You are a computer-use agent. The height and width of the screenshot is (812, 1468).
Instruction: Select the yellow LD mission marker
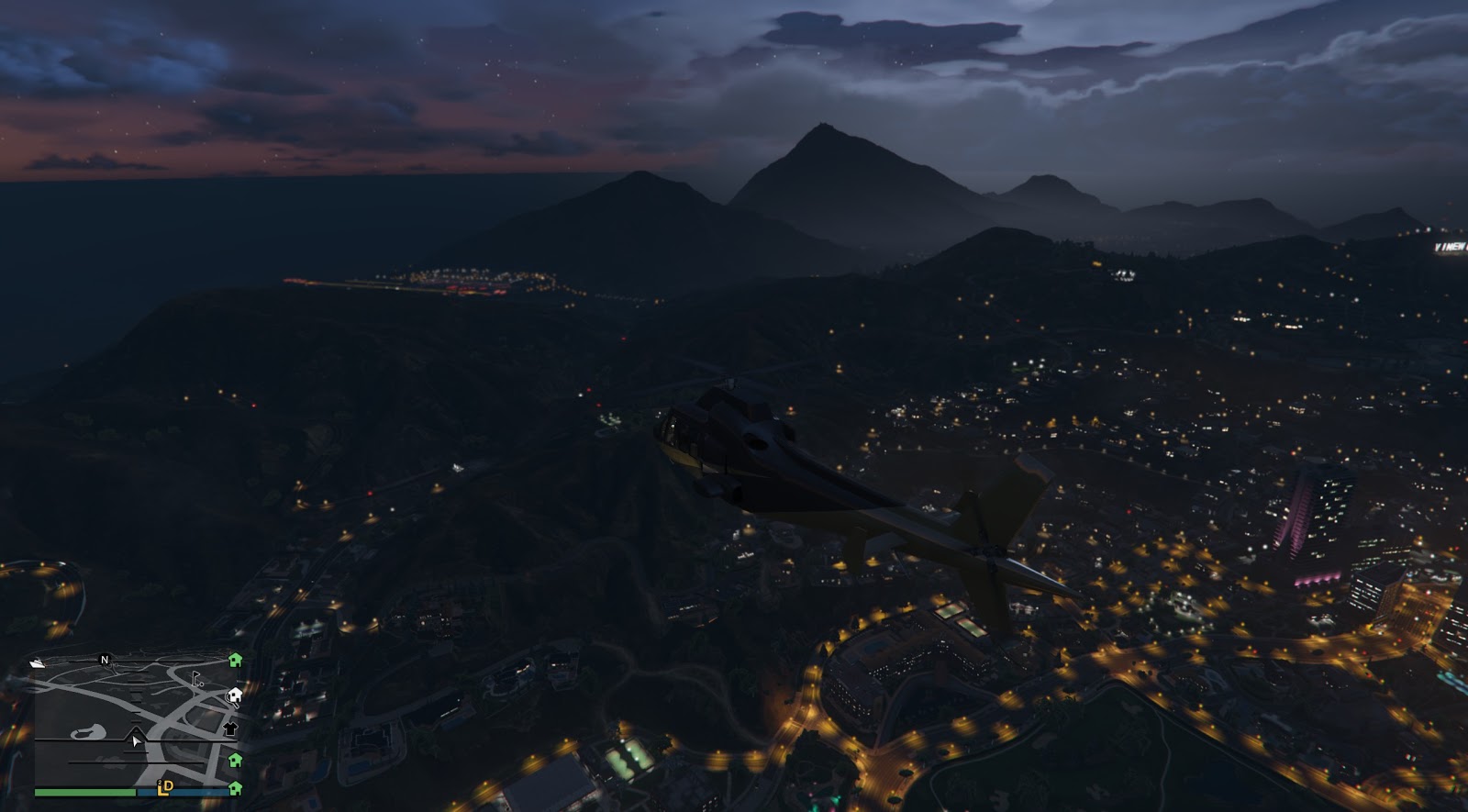tap(165, 787)
